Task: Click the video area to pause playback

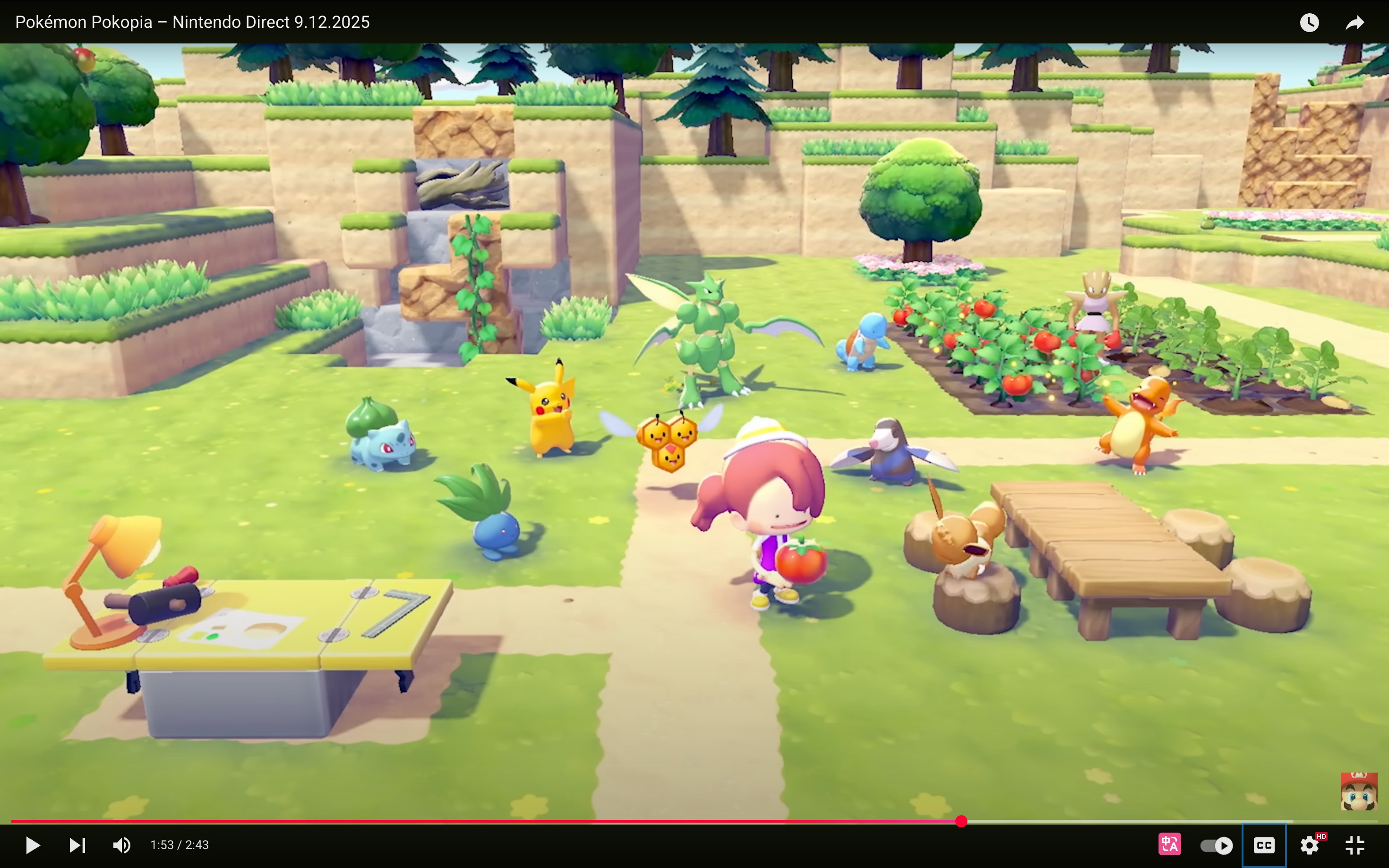Action: click(689, 402)
